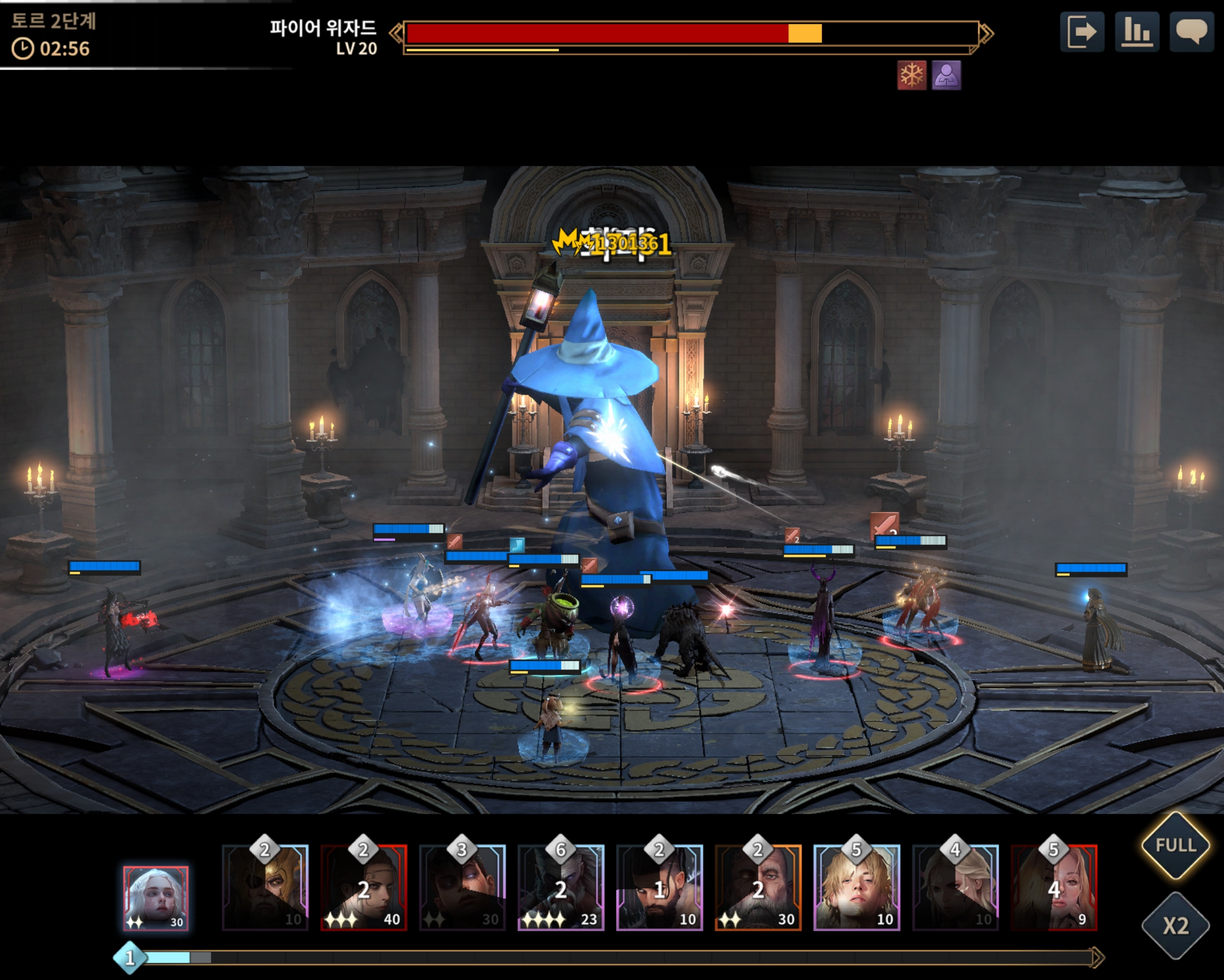The width and height of the screenshot is (1224, 980).
Task: Select the cost 6 four-star hero card
Action: (x=561, y=887)
